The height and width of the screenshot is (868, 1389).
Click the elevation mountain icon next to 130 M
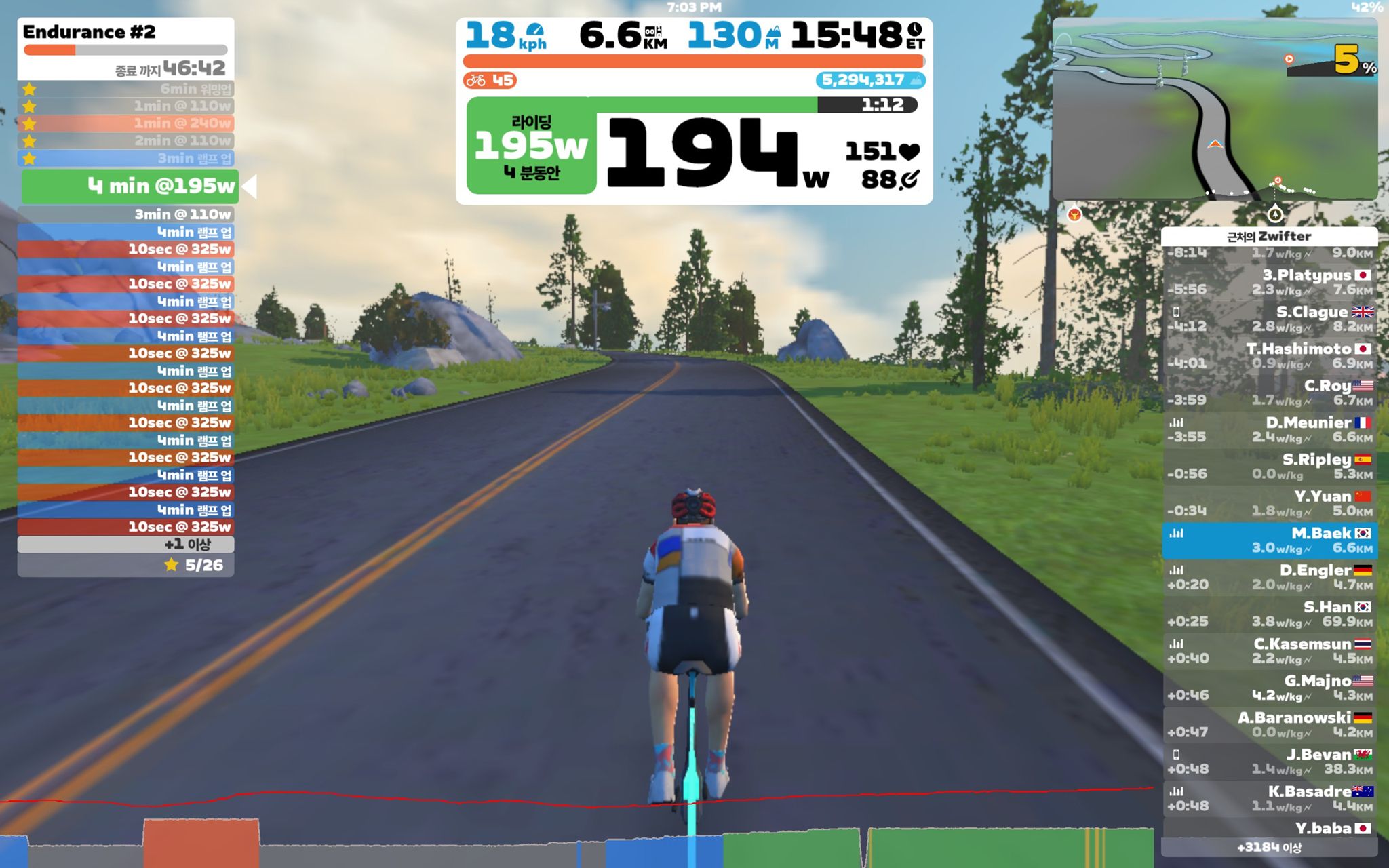(x=773, y=32)
